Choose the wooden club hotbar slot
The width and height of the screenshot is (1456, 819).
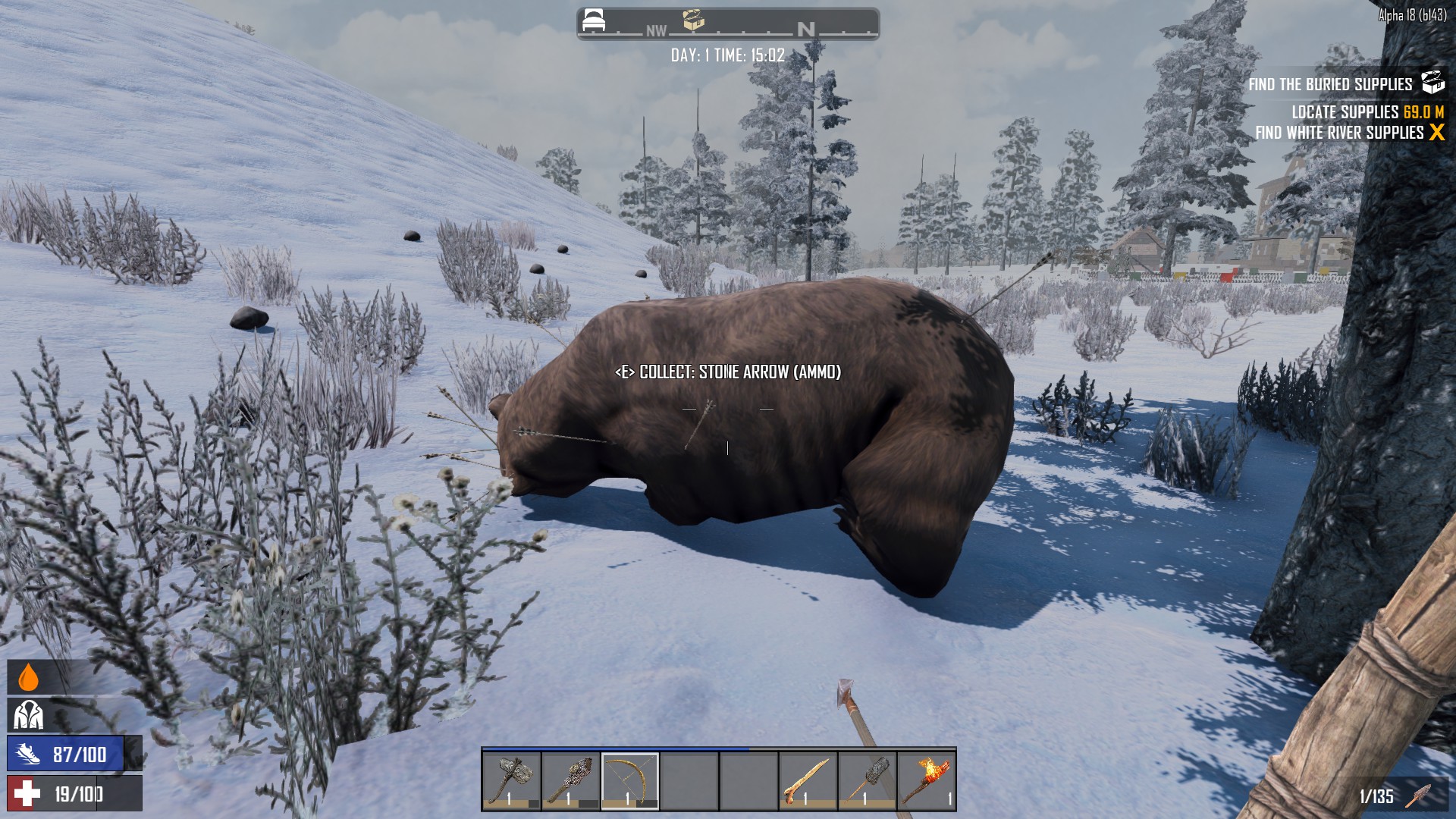tap(571, 780)
